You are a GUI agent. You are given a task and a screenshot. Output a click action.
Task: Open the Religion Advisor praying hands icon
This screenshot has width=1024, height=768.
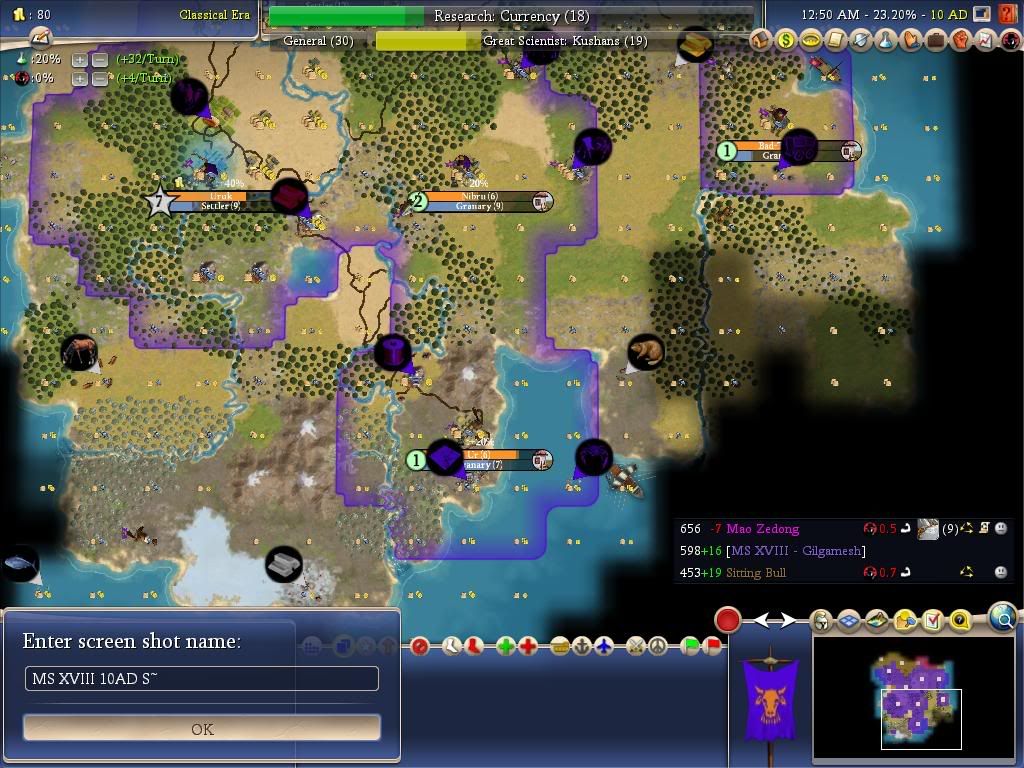click(909, 41)
